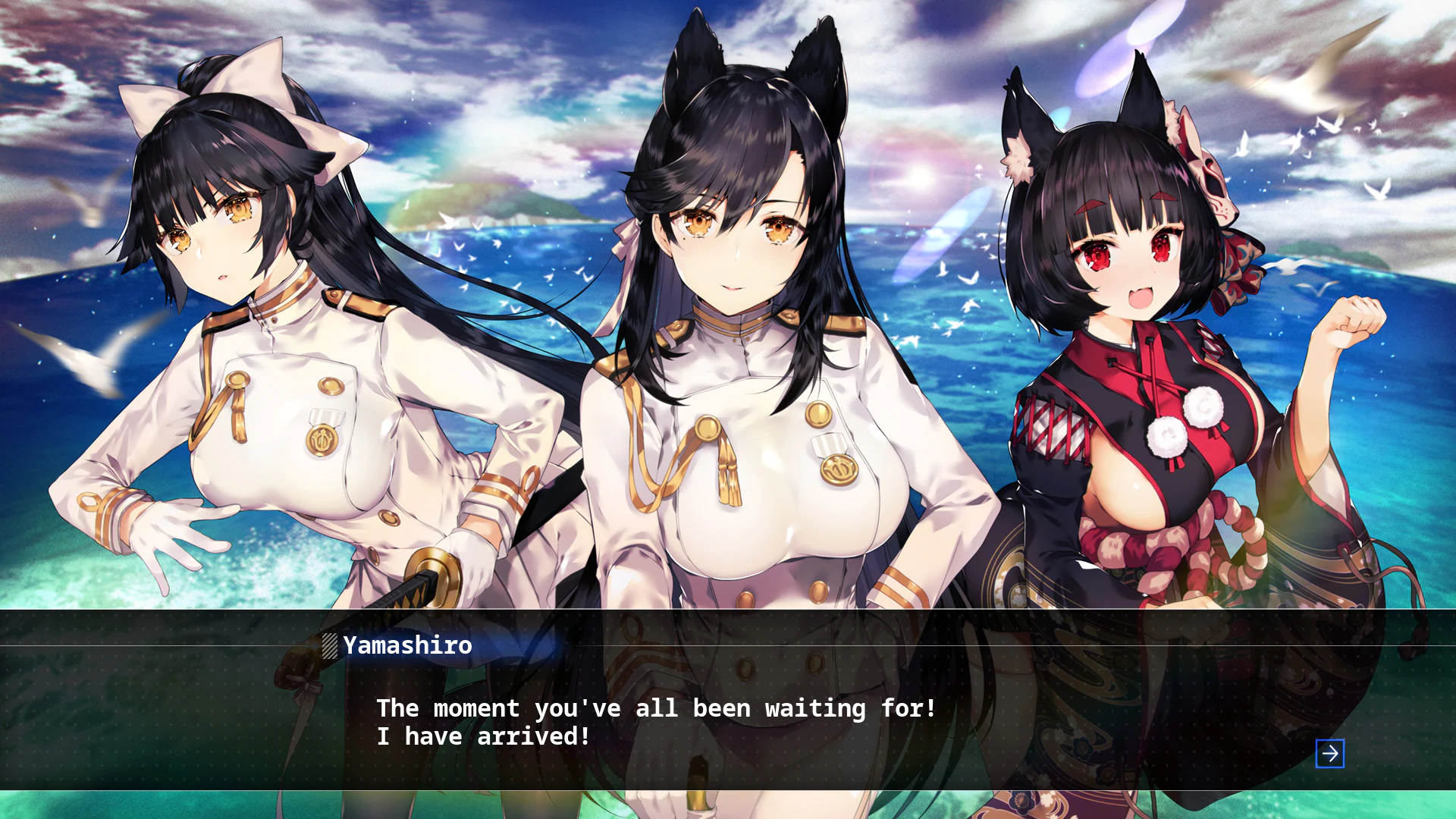This screenshot has width=1456, height=819.
Task: Click 'I have arrived!' line of dialogue
Action: [484, 736]
